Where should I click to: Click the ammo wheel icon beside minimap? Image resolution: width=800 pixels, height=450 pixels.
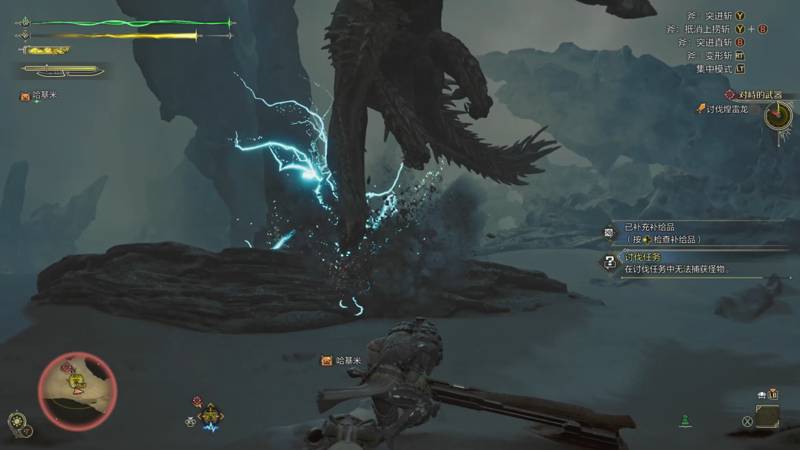(x=17, y=421)
